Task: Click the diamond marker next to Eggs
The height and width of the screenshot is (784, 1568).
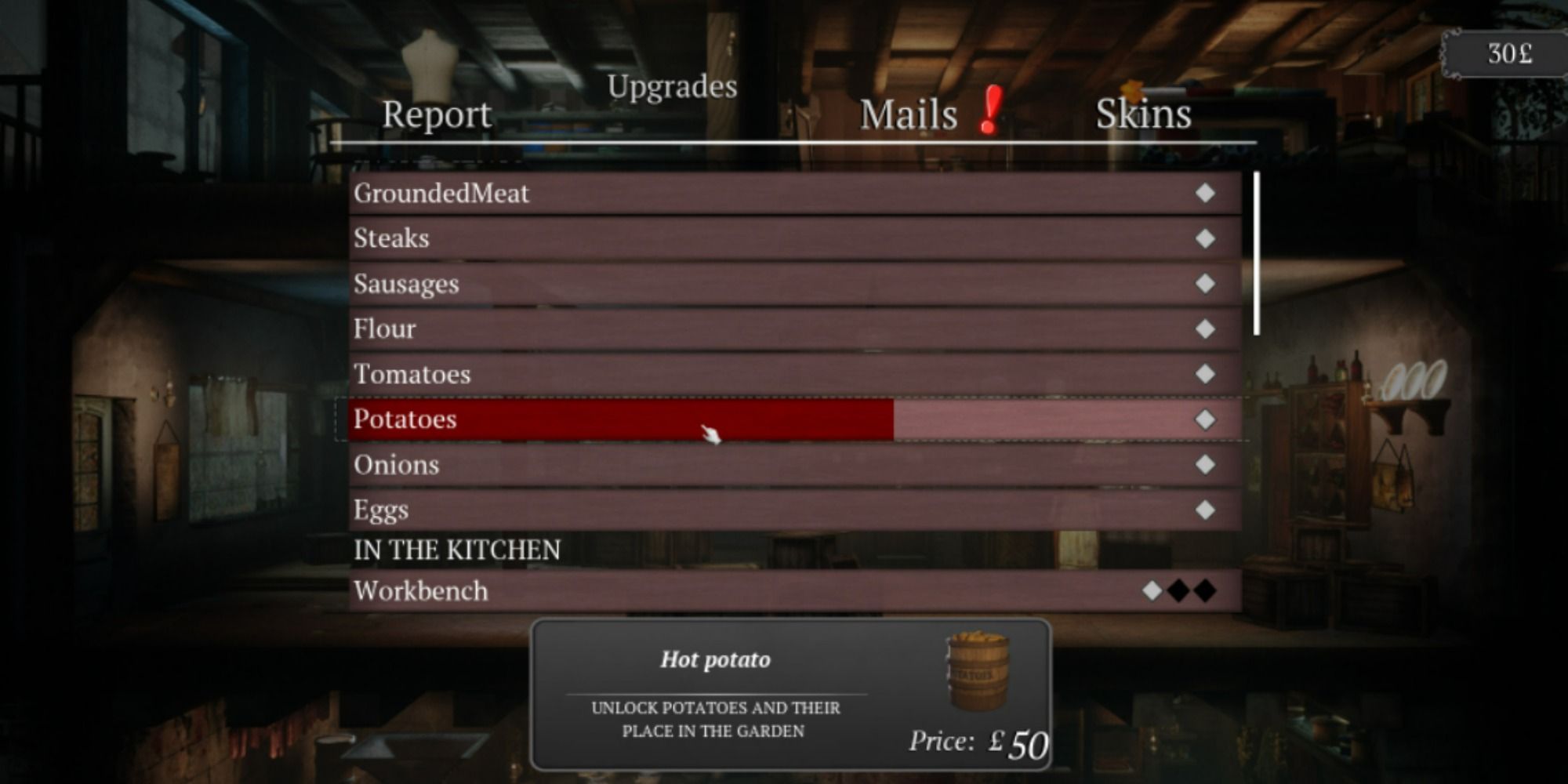Action: coord(1204,510)
